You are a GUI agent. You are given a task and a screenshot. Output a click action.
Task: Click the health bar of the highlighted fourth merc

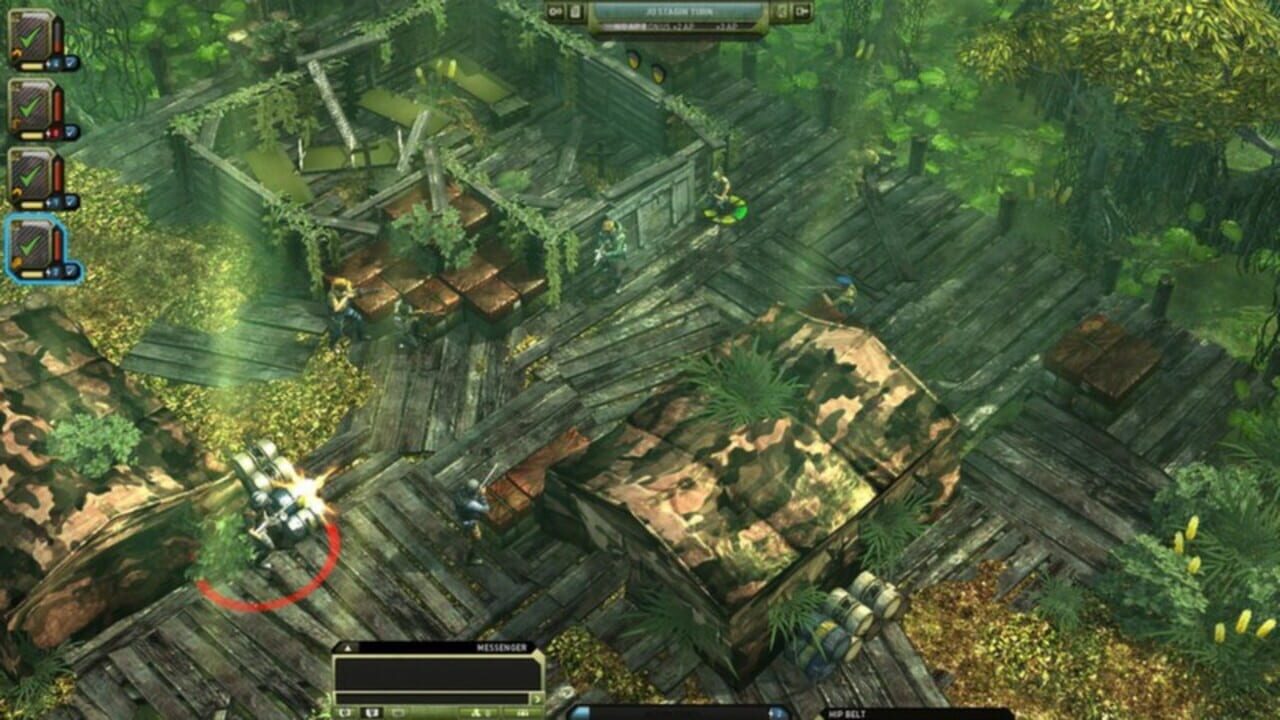pyautogui.click(x=56, y=243)
